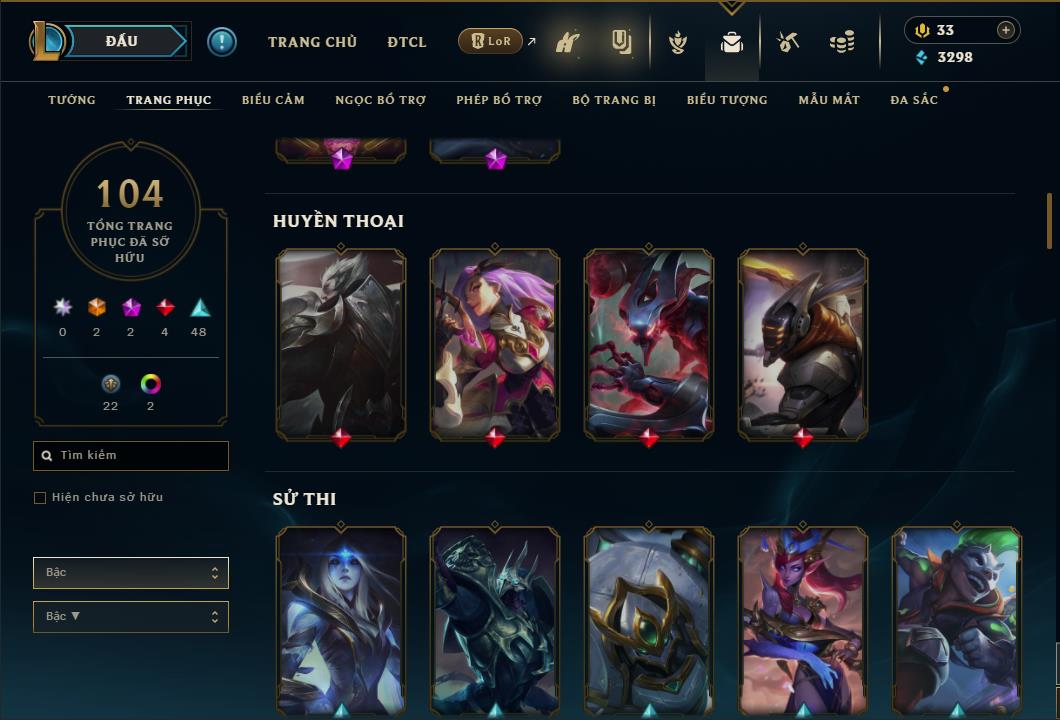Open the upper Bậc dropdown
This screenshot has height=720, width=1060.
click(x=131, y=573)
